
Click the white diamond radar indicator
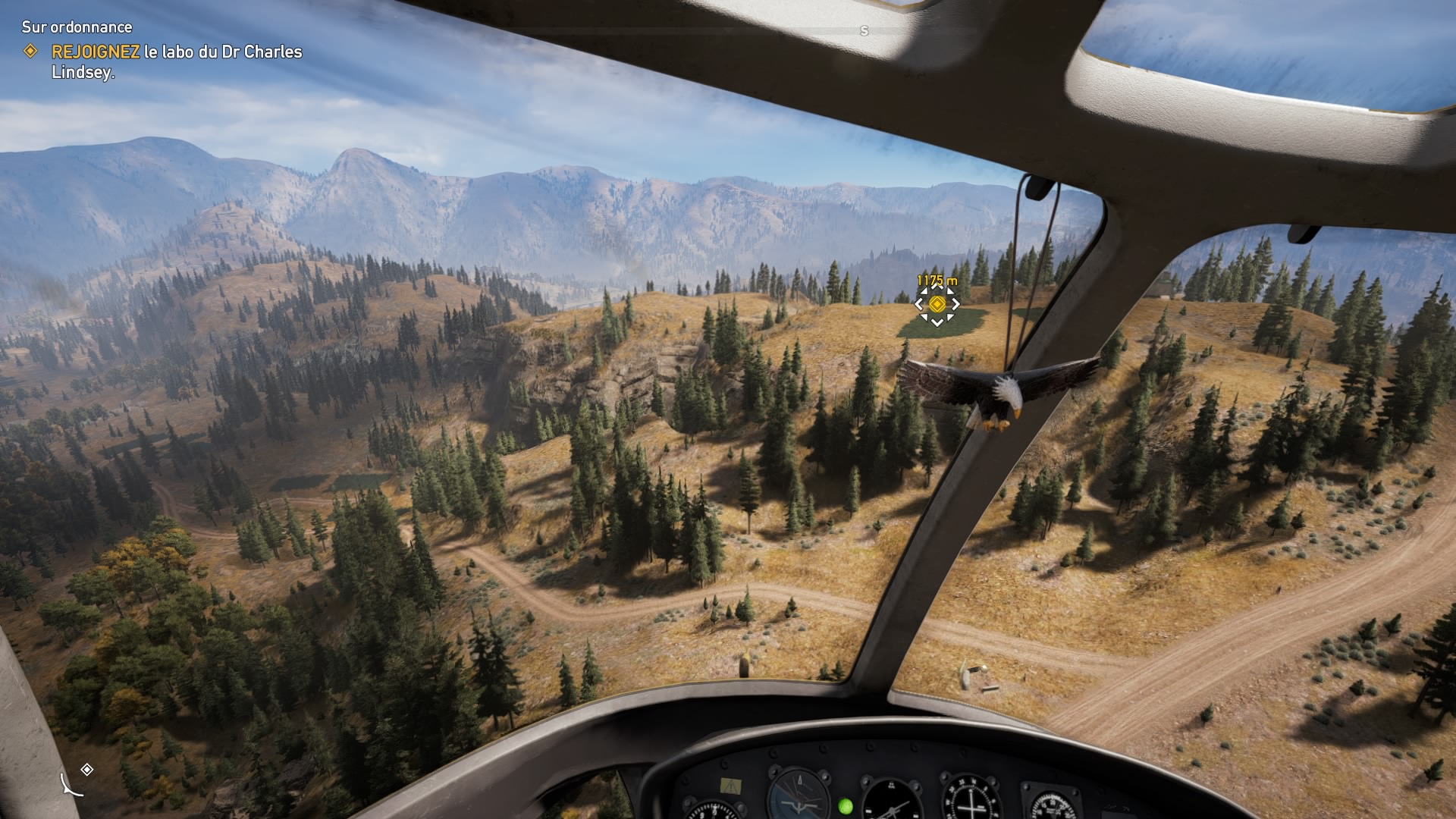[87, 770]
